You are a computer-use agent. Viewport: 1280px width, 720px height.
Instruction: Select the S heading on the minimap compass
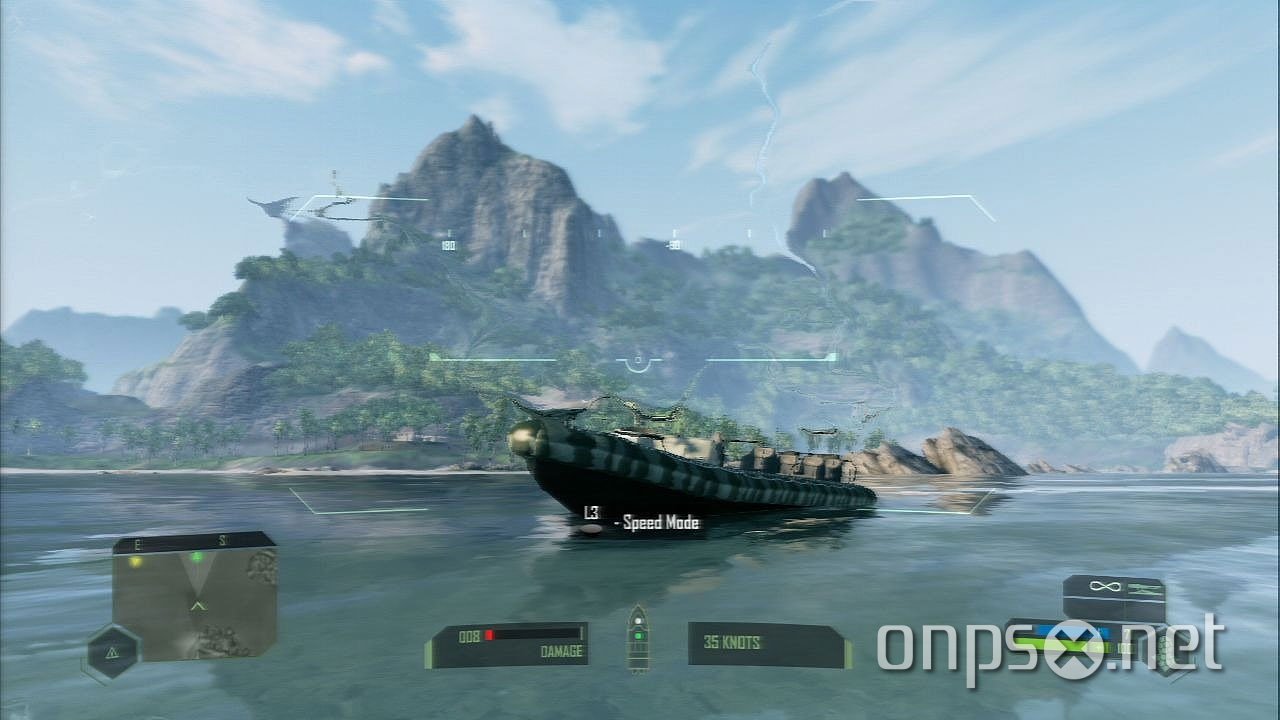click(224, 540)
